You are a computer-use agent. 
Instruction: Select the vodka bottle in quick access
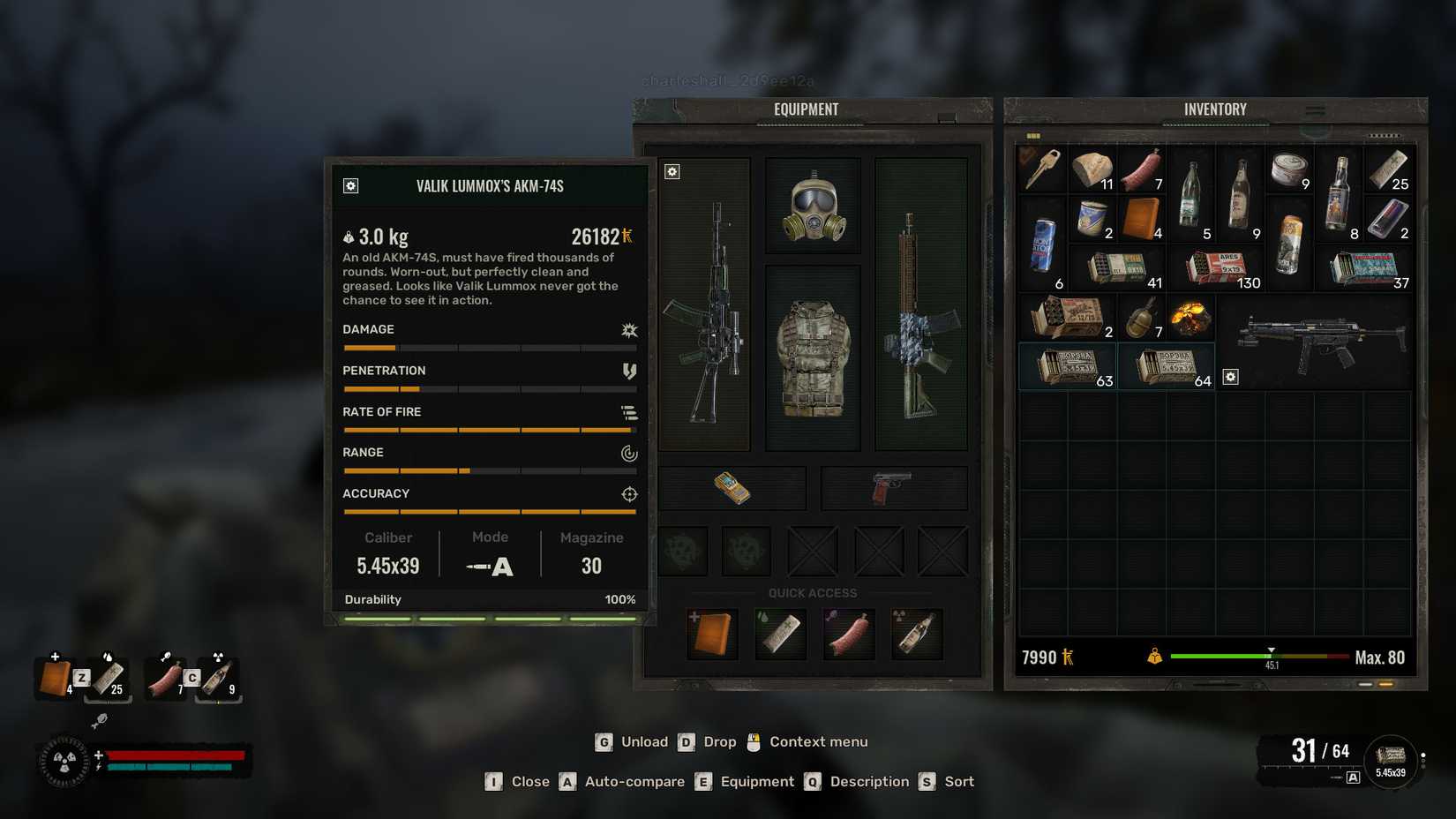(x=917, y=633)
